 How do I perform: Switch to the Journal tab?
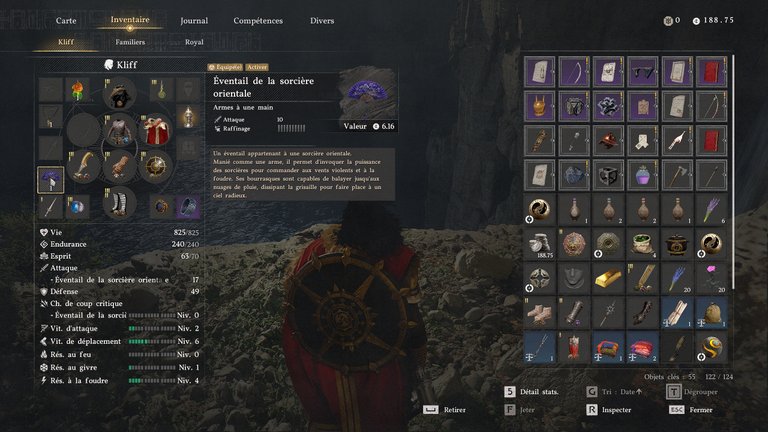(x=194, y=20)
